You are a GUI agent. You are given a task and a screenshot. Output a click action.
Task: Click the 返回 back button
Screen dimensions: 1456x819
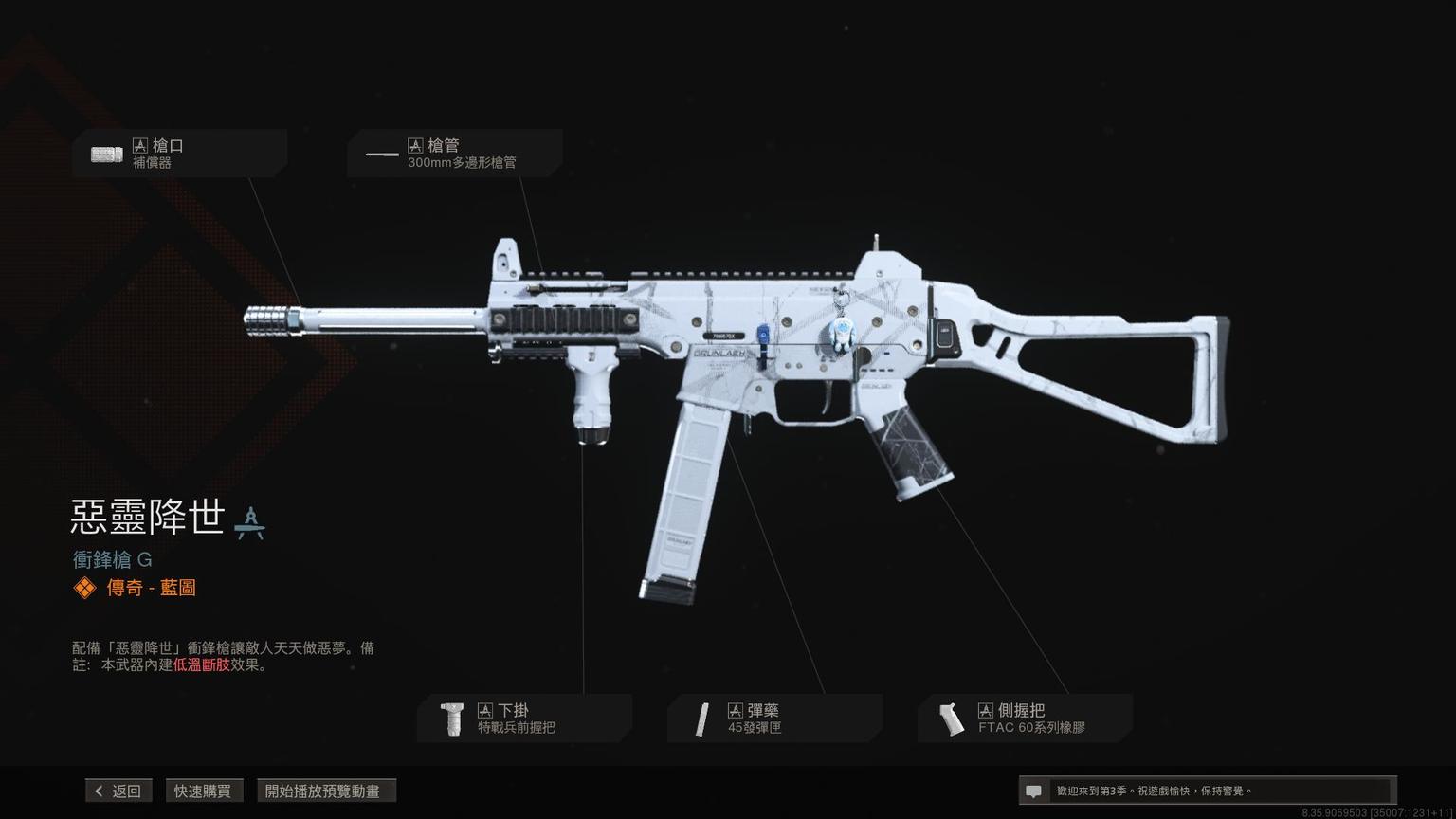point(118,791)
